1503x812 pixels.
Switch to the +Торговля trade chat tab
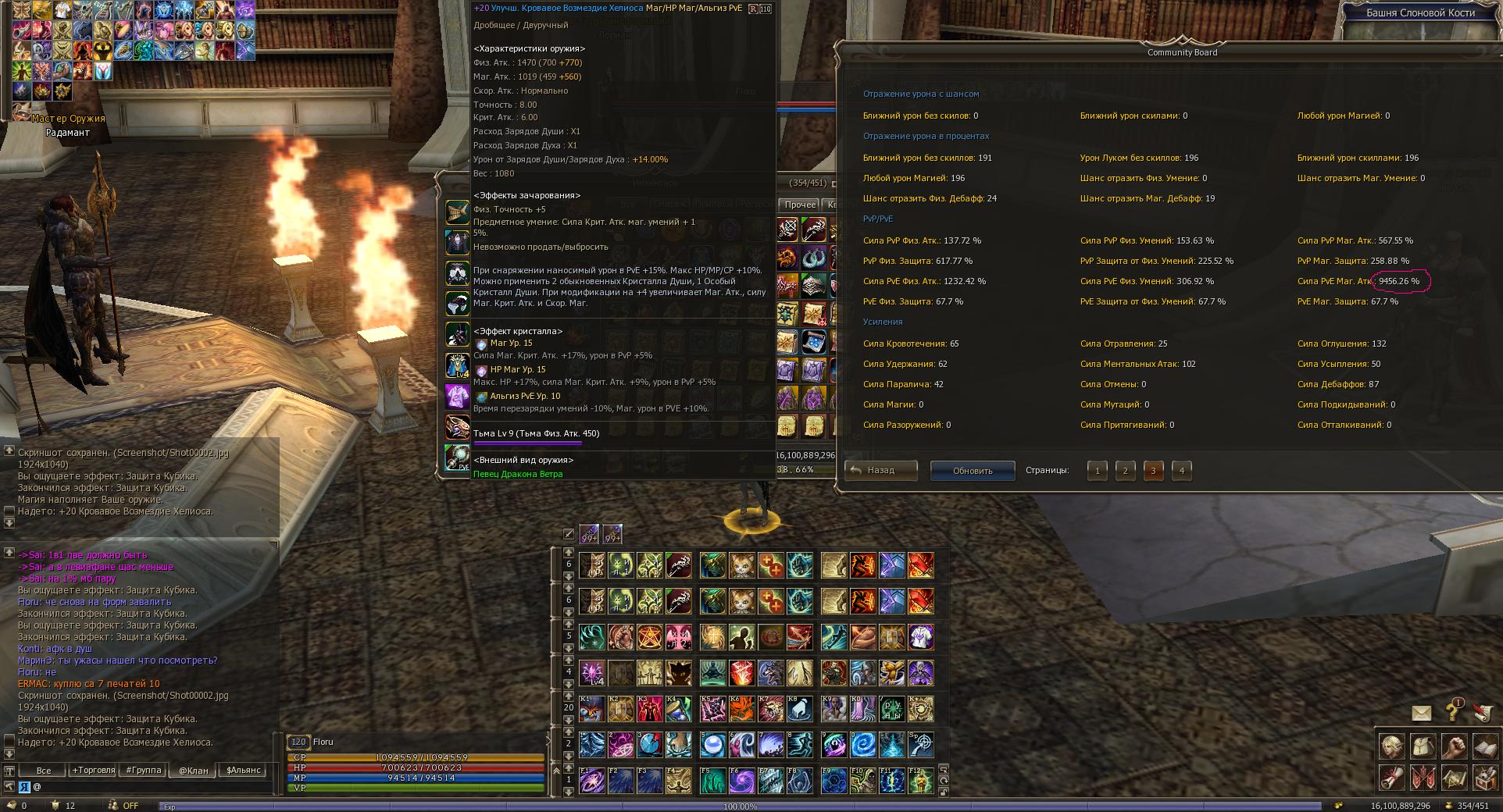tap(93, 770)
